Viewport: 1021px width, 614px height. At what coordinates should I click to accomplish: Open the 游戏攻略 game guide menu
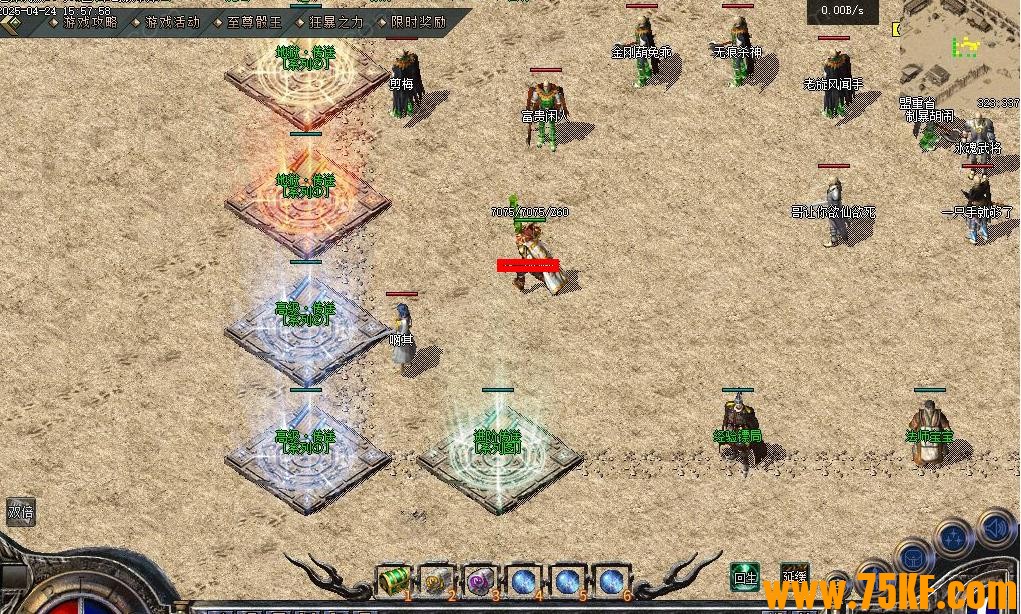click(x=89, y=21)
